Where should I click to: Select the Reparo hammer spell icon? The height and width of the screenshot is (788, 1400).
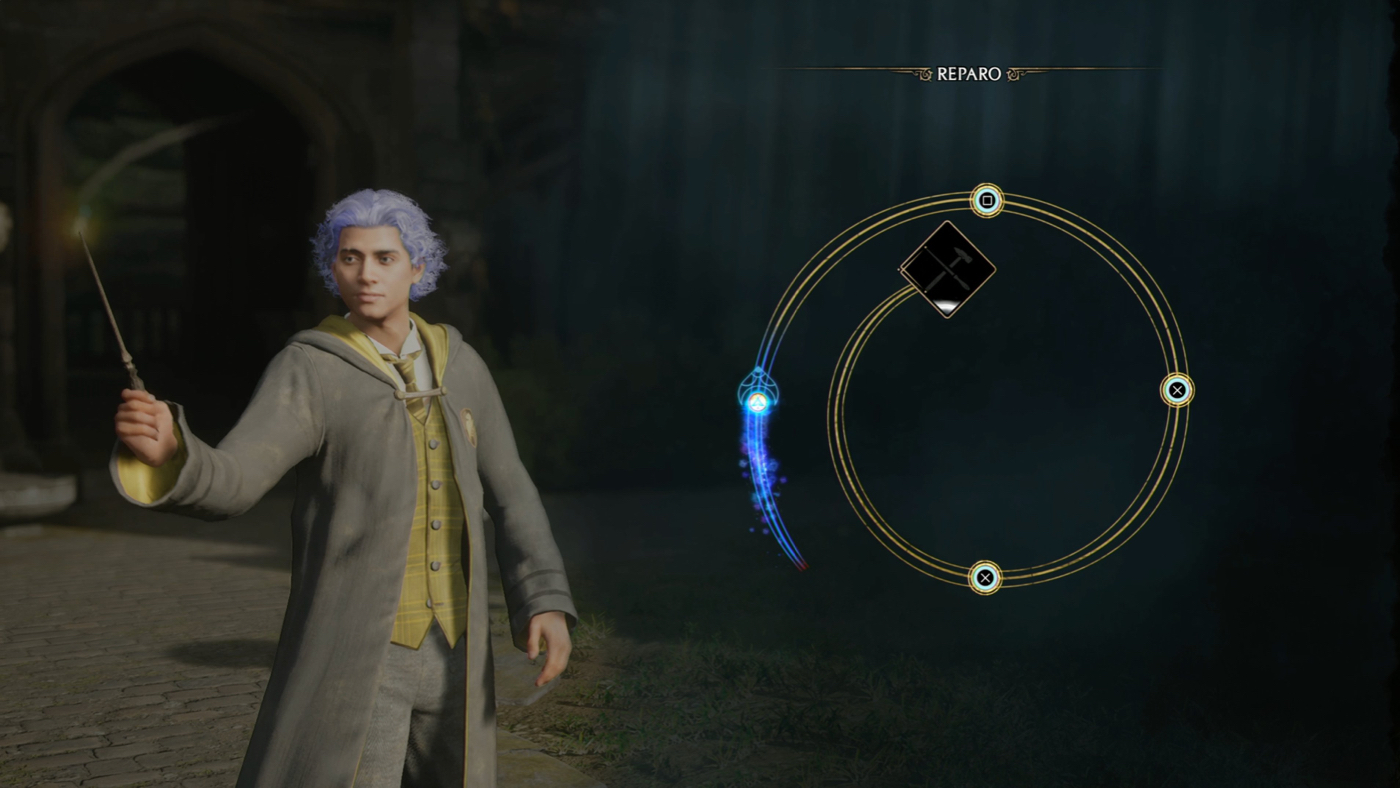pyautogui.click(x=947, y=269)
